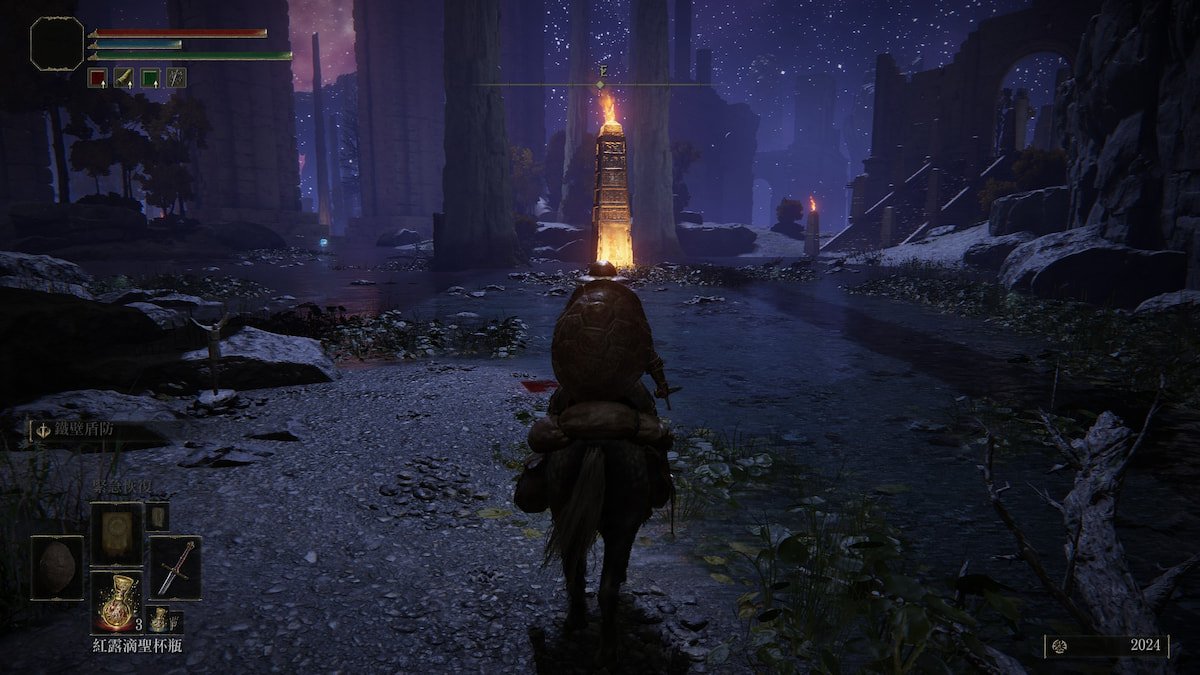Click the red max-HP buff icon

(x=97, y=77)
